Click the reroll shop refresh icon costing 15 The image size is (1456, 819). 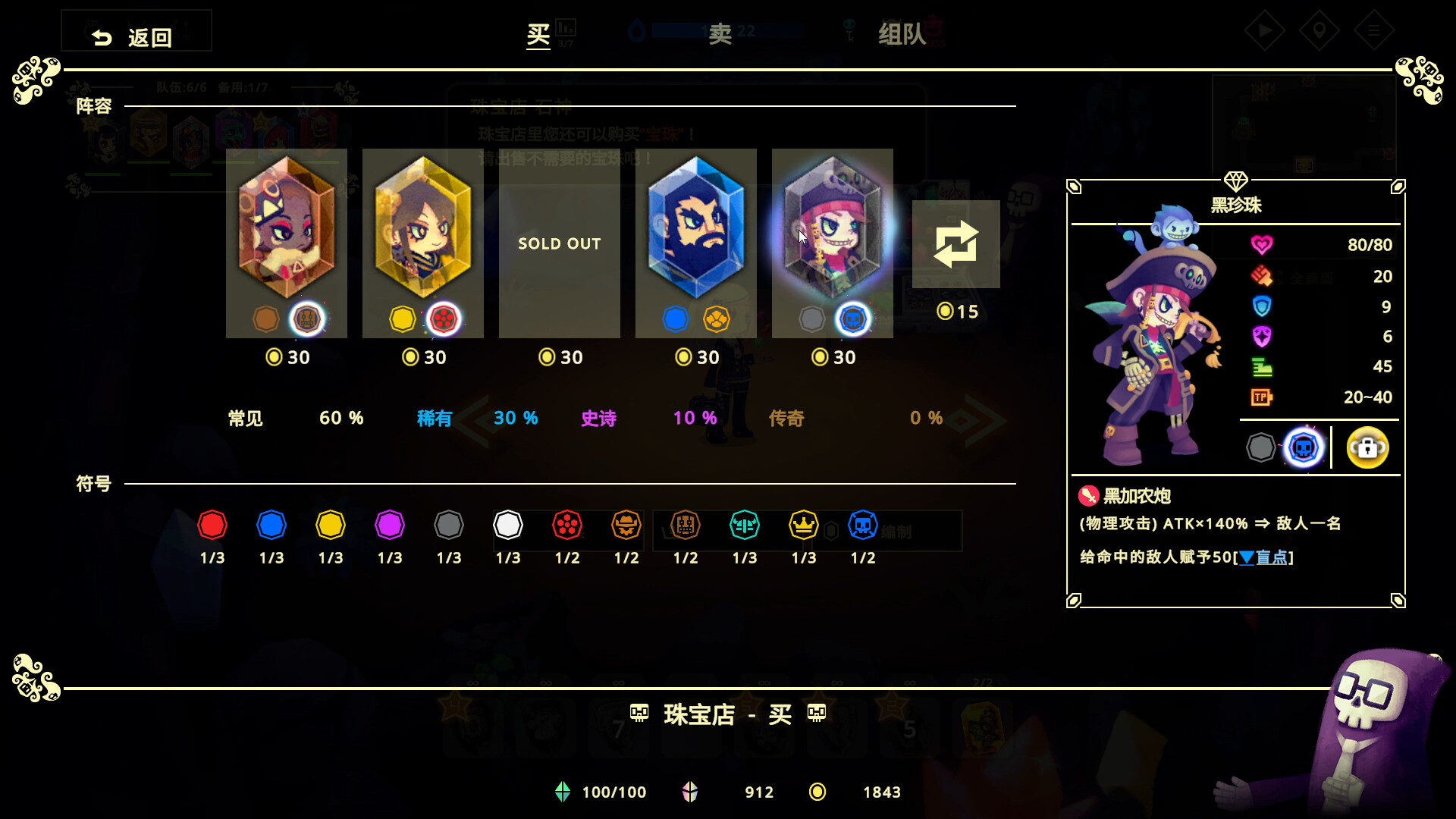(956, 244)
